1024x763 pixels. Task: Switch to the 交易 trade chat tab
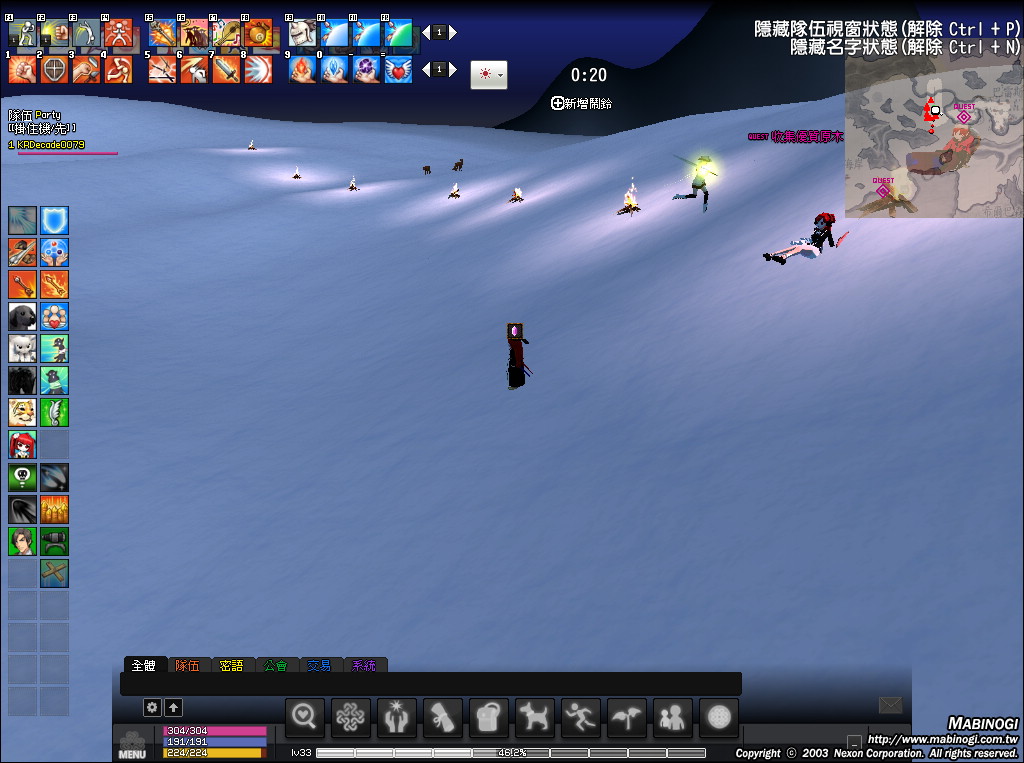point(318,665)
